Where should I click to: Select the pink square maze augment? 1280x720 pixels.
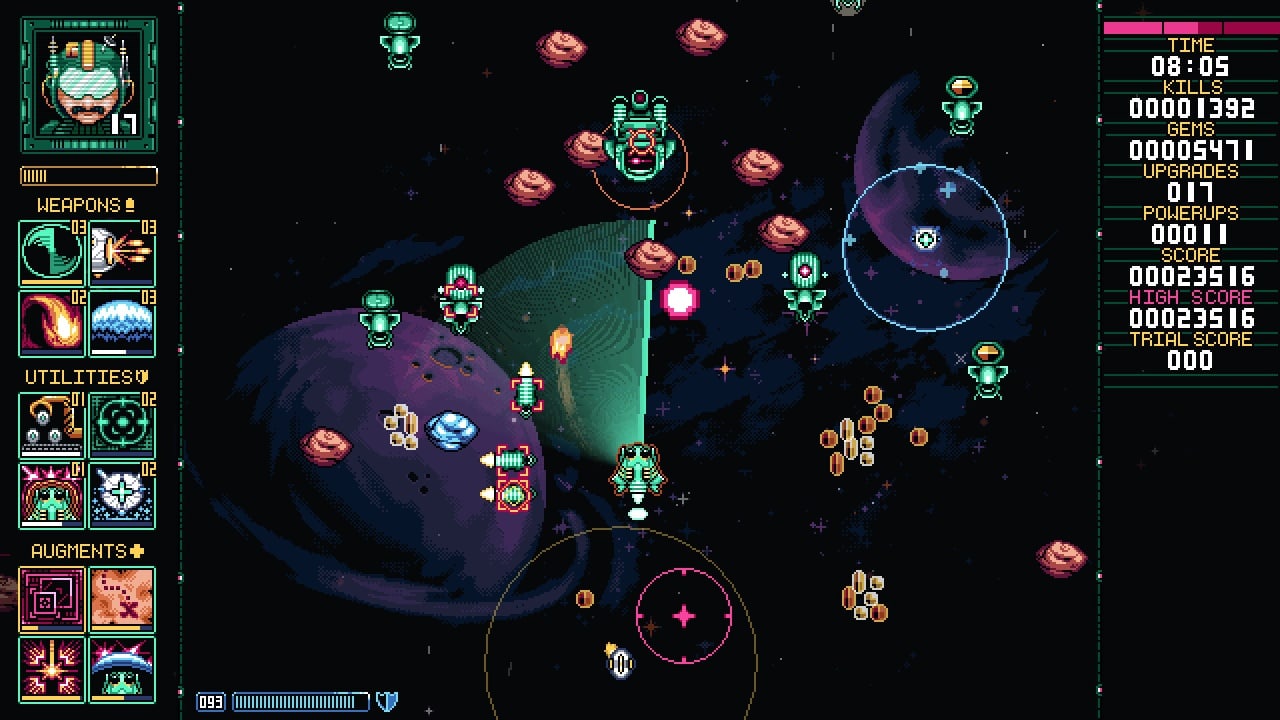click(x=52, y=600)
